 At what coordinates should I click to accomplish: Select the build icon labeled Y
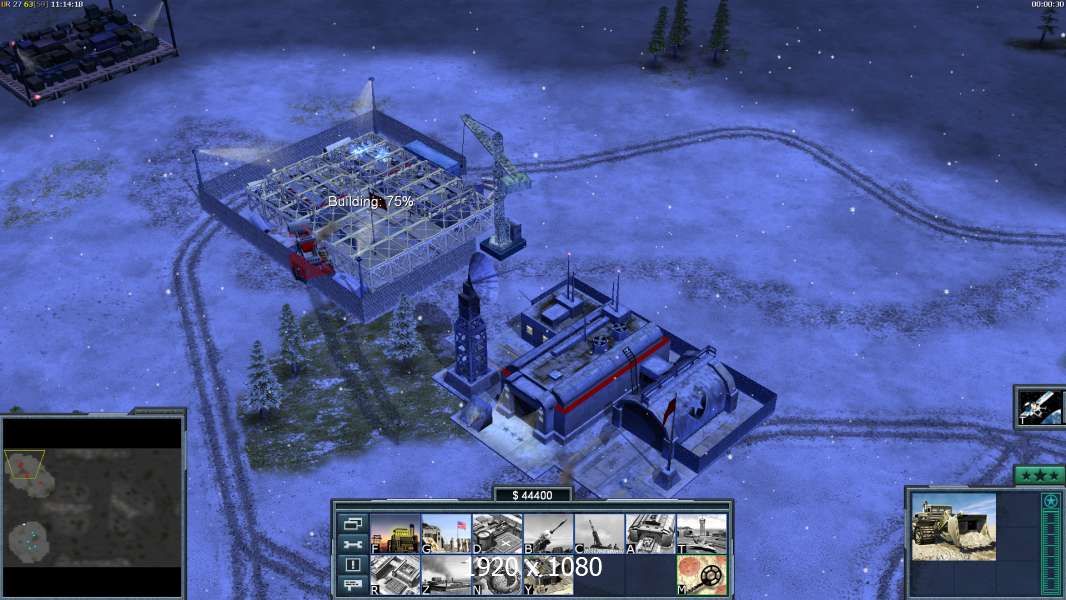tap(548, 575)
